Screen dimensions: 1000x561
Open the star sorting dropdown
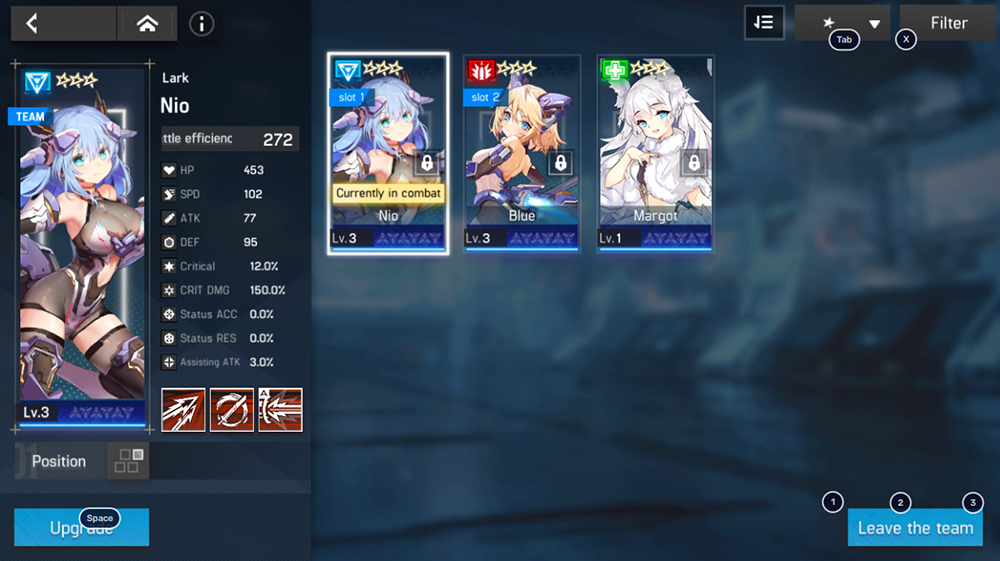pos(842,23)
